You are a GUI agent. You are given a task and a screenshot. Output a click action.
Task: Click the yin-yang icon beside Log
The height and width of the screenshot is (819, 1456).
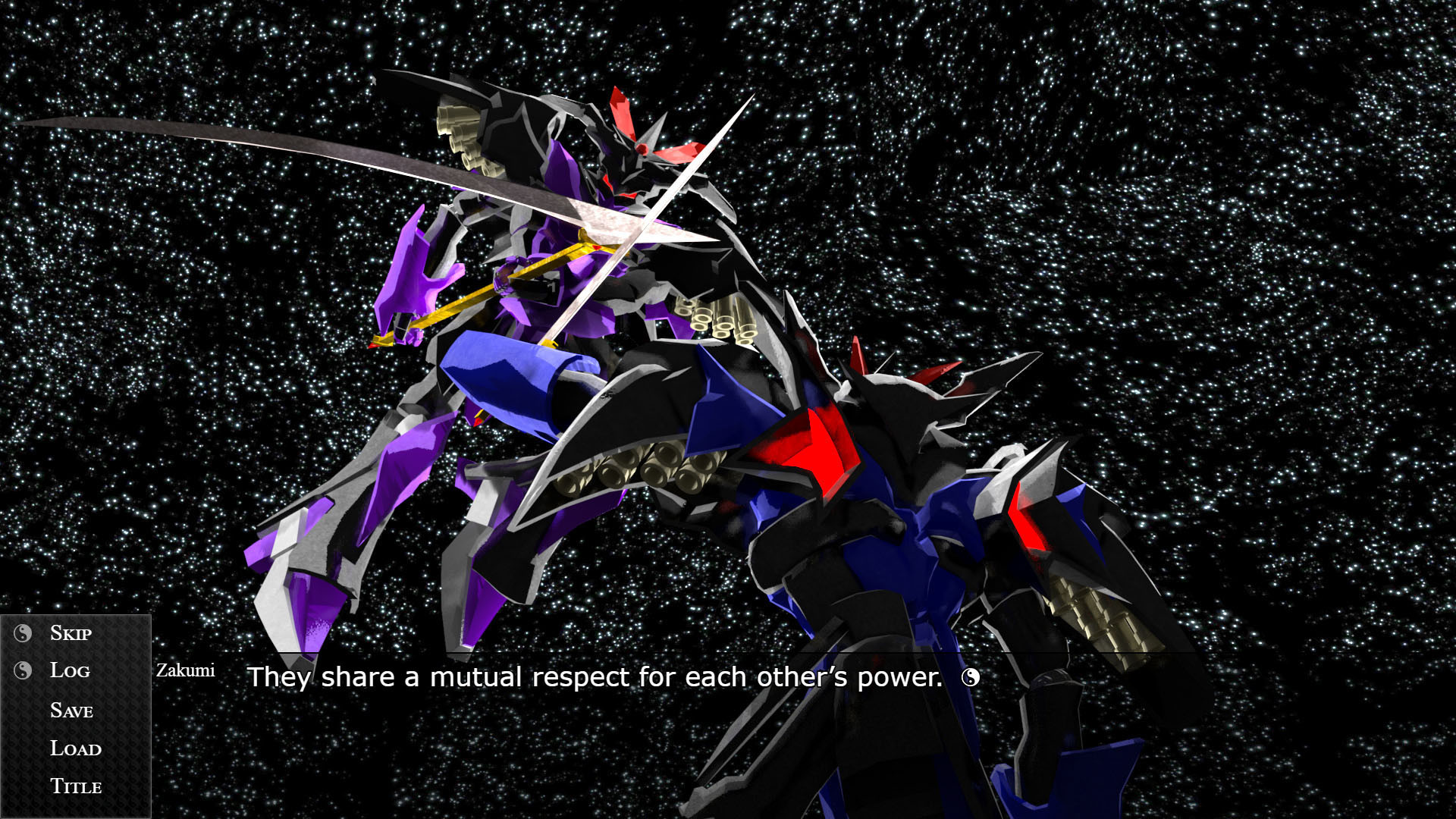[21, 670]
